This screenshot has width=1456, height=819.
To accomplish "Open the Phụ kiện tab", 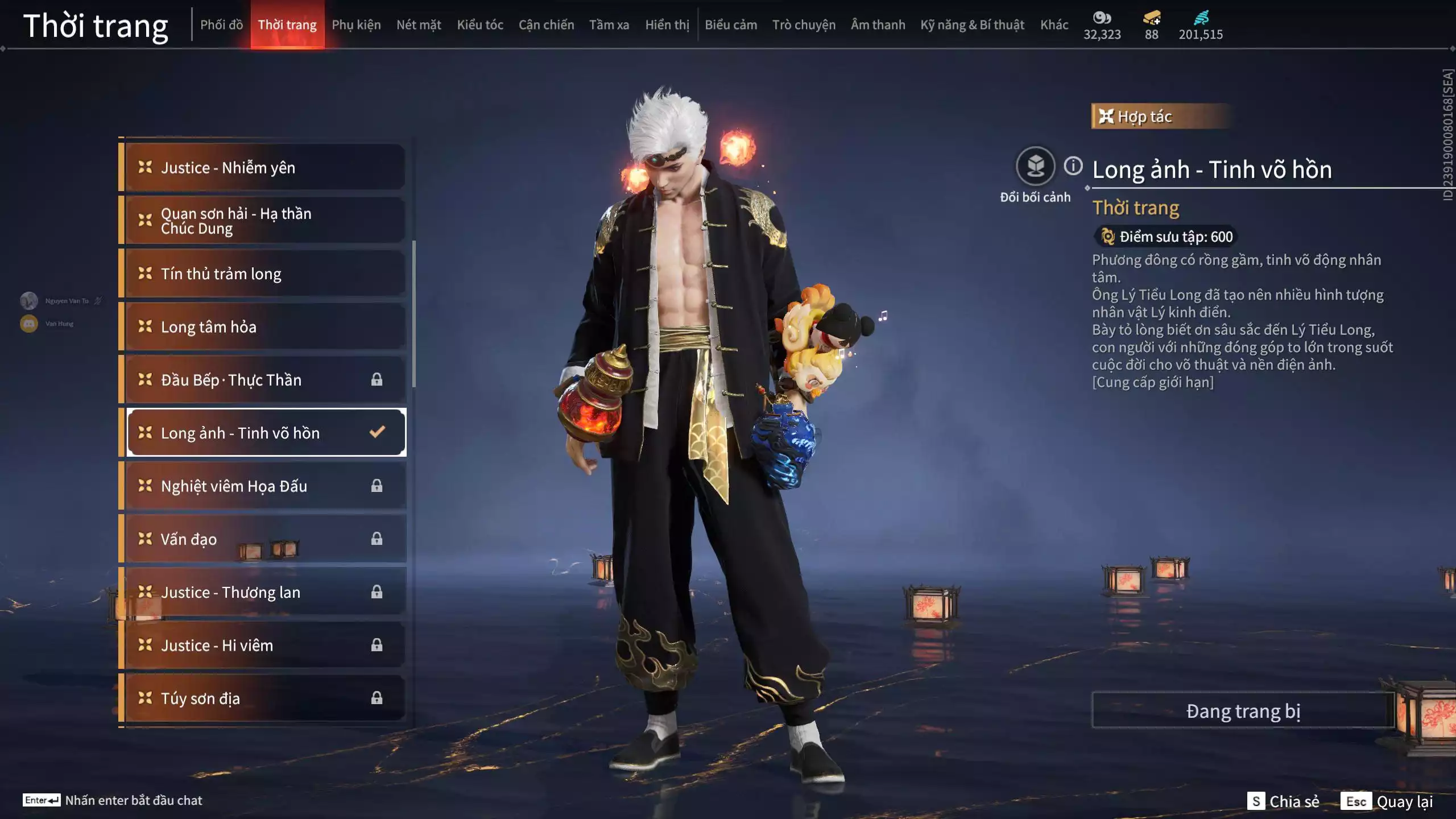I will point(356,25).
